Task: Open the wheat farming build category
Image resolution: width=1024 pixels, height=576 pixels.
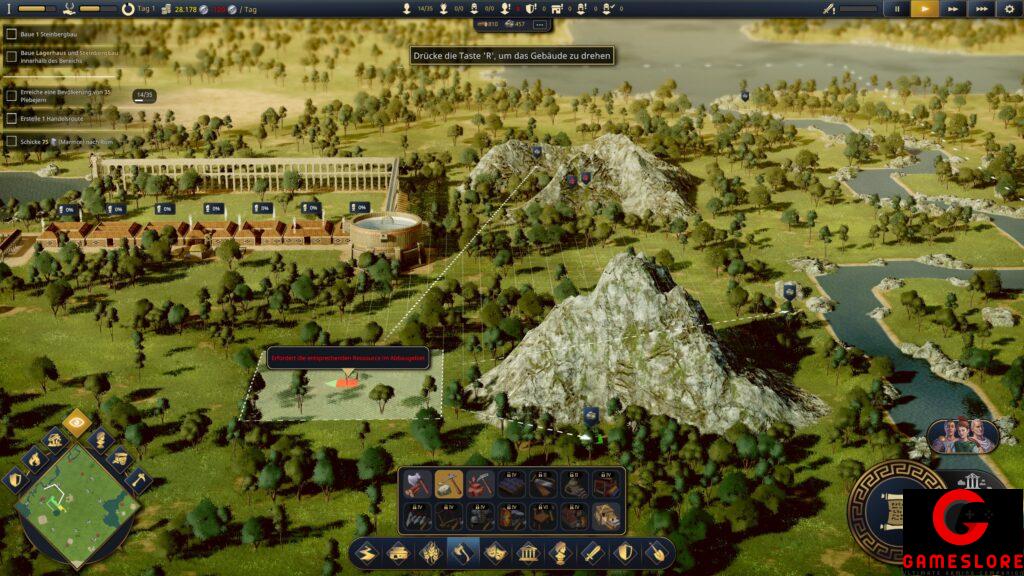Action: pos(430,553)
